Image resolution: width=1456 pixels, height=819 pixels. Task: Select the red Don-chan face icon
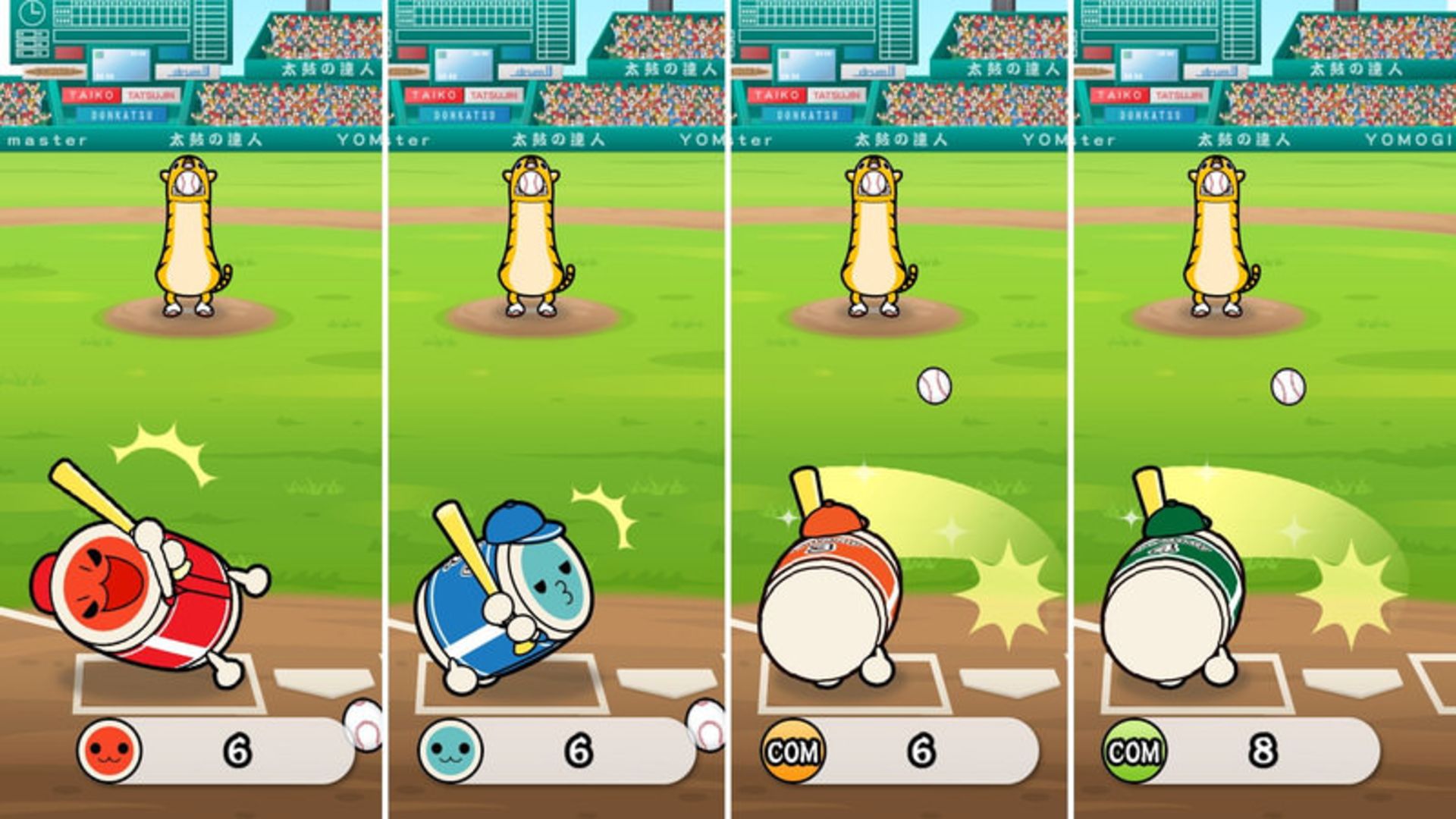pyautogui.click(x=108, y=751)
